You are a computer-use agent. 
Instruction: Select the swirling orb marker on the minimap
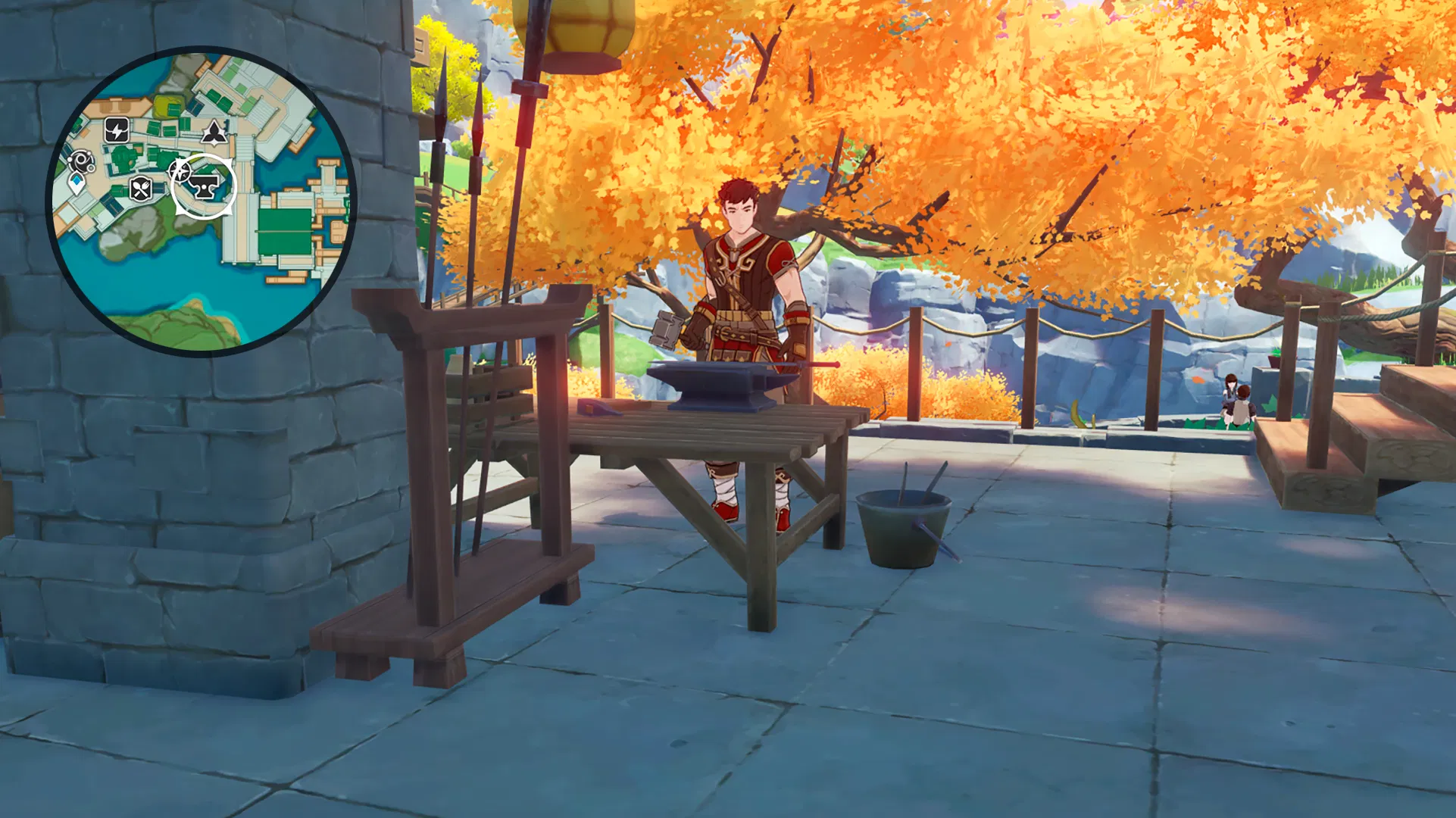[x=80, y=161]
